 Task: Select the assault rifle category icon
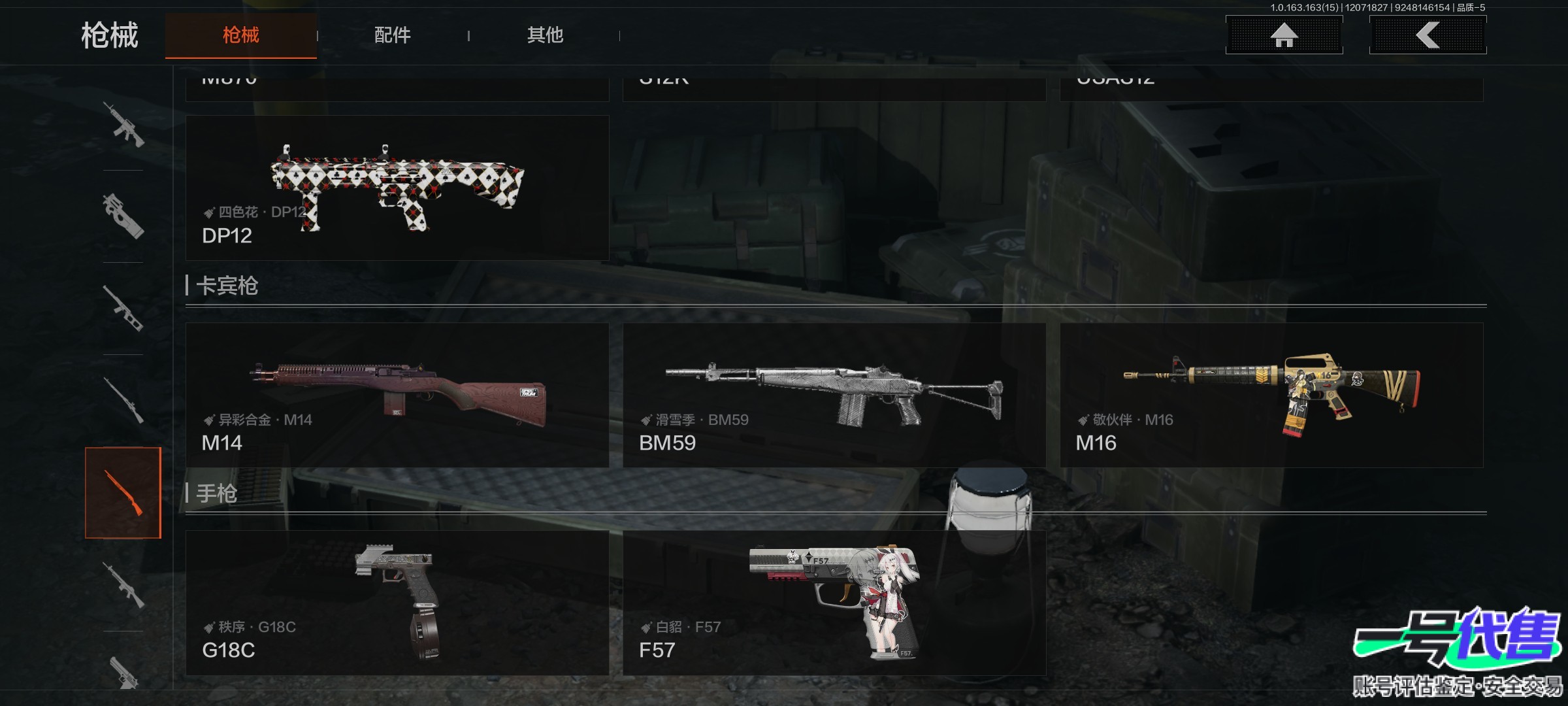[123, 124]
